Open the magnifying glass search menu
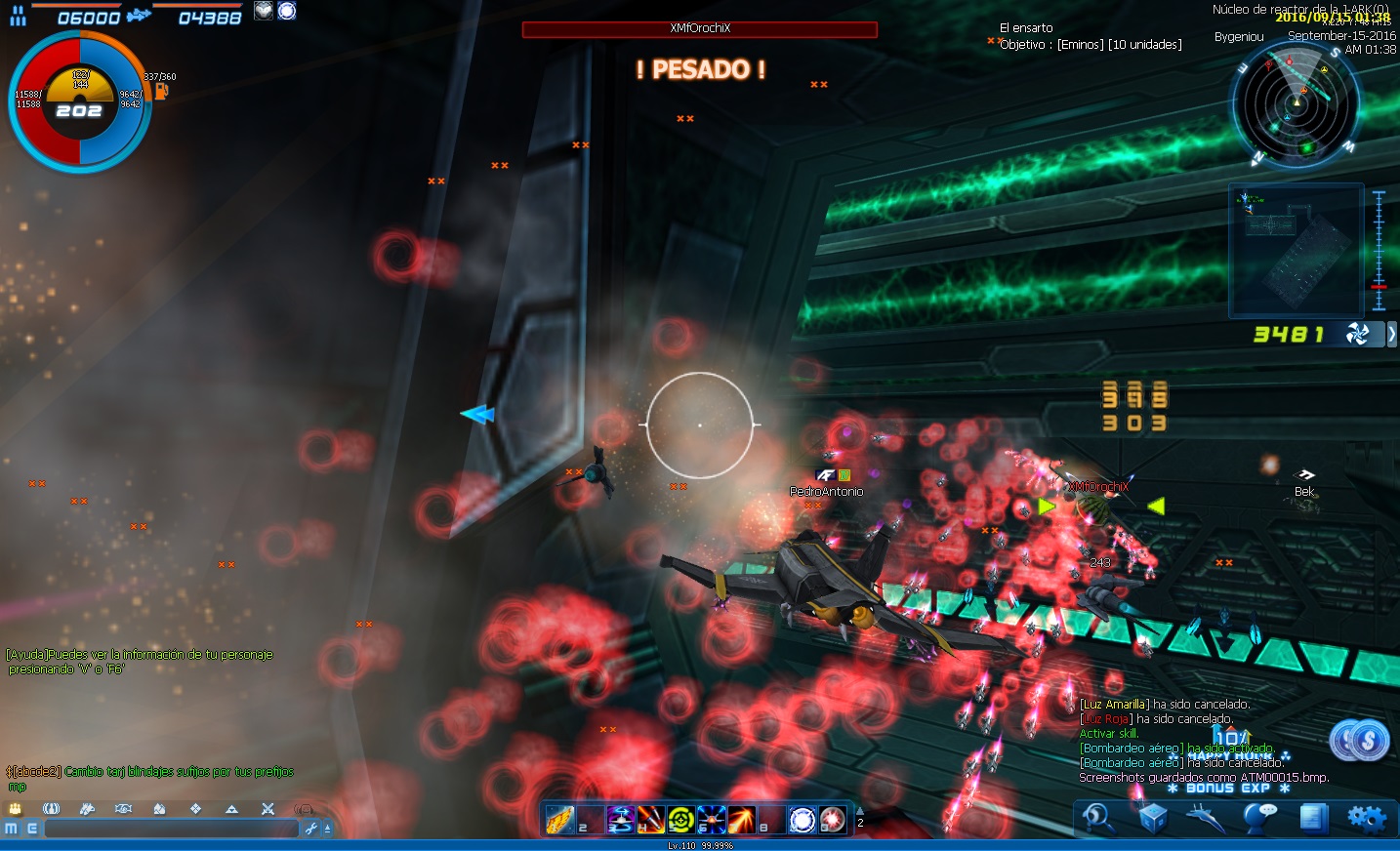 click(x=1097, y=818)
